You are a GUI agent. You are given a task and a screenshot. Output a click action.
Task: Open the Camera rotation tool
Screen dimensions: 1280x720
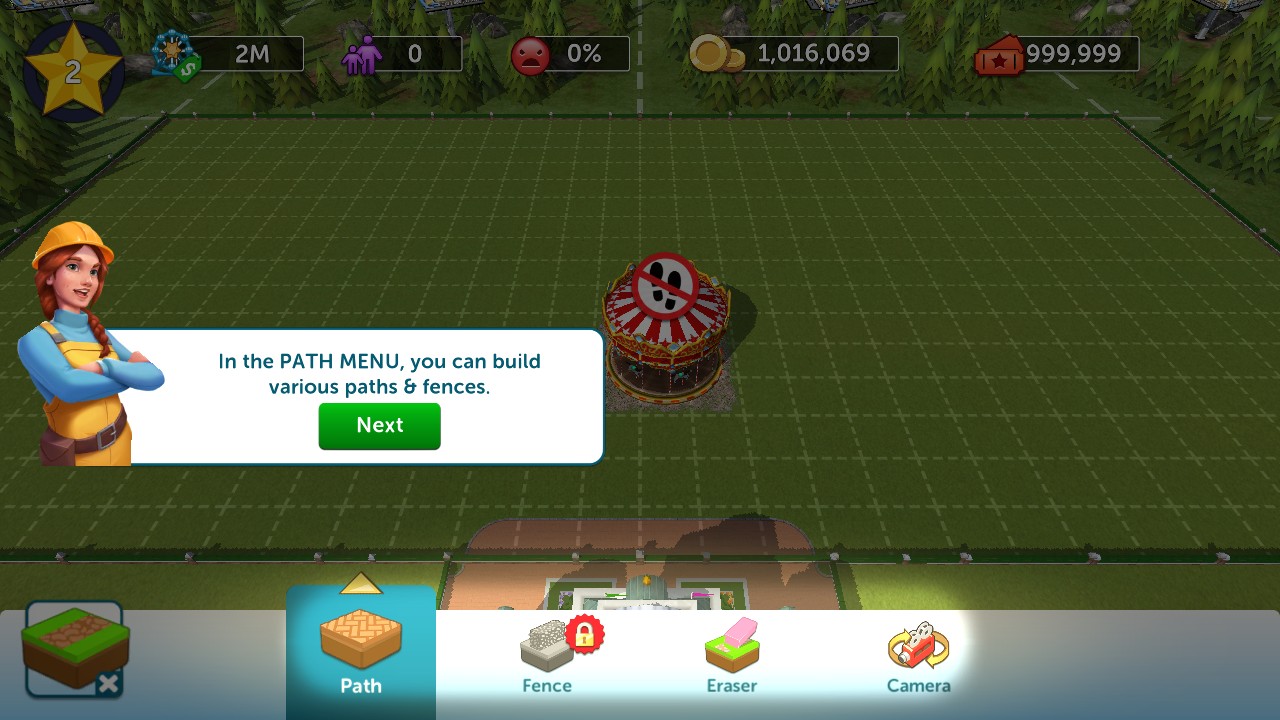click(x=918, y=656)
